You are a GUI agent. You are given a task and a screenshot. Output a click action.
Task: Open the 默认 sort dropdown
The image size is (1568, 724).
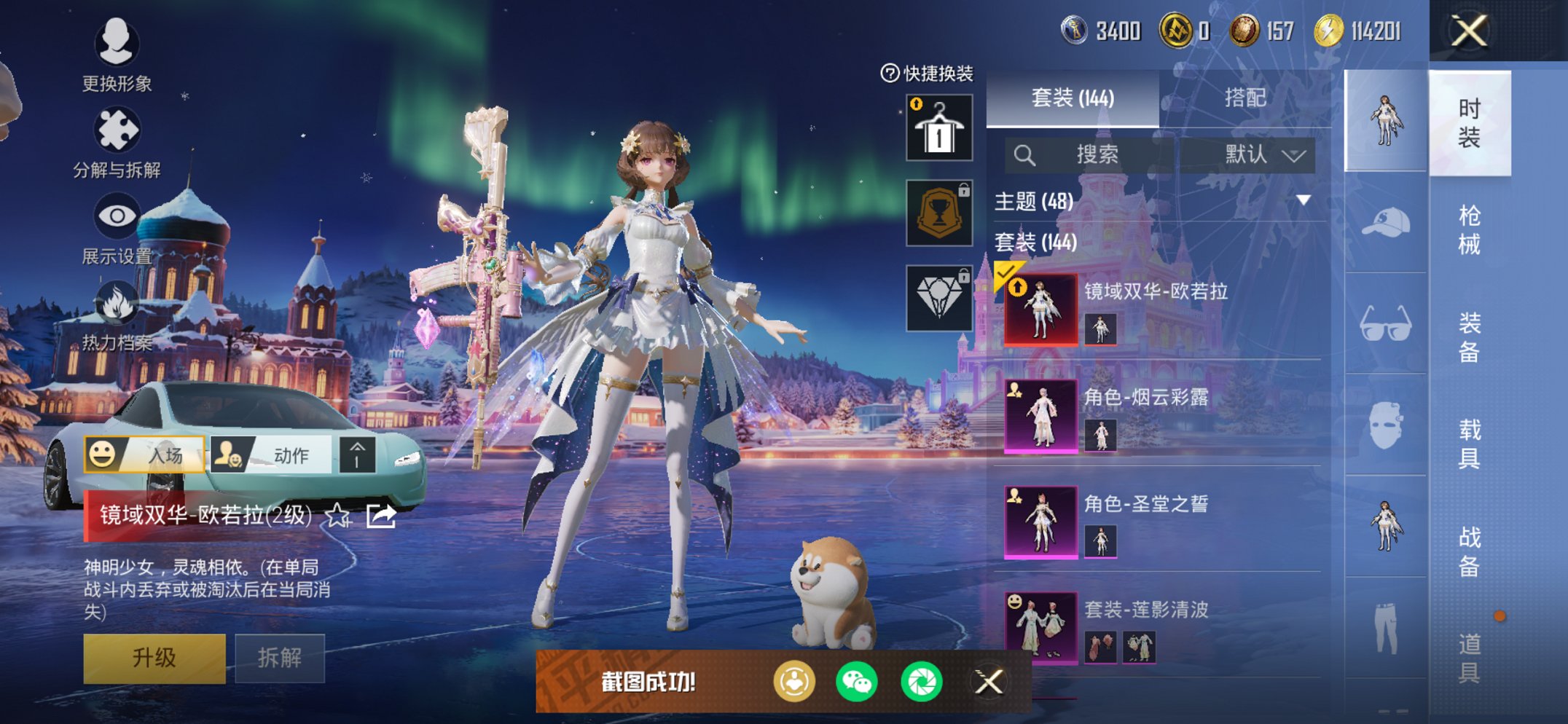(1263, 154)
